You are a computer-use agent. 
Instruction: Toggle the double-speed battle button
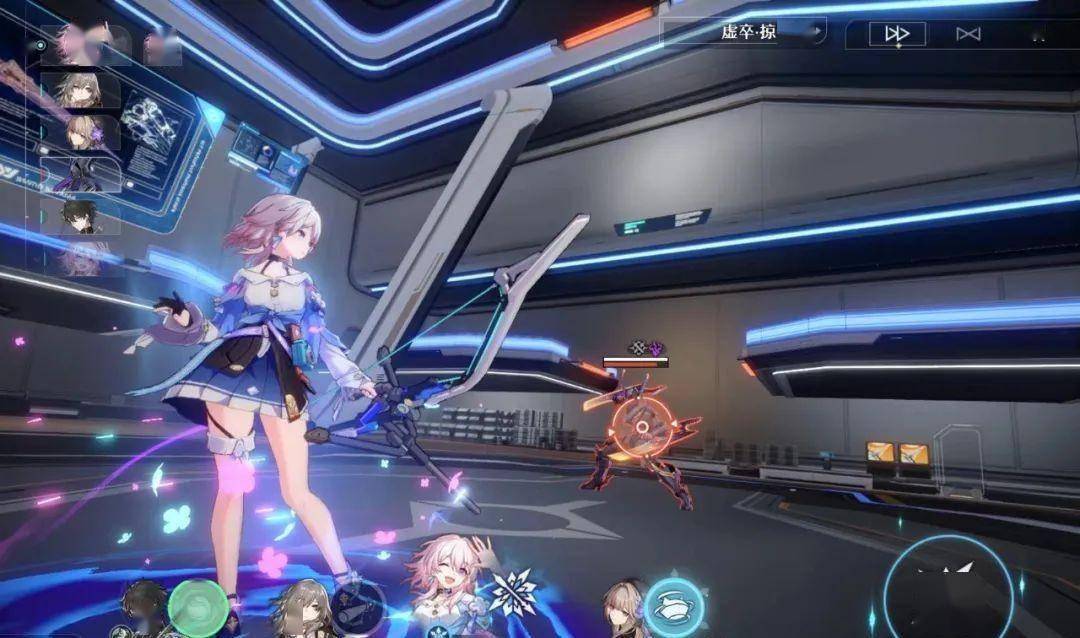(x=897, y=34)
